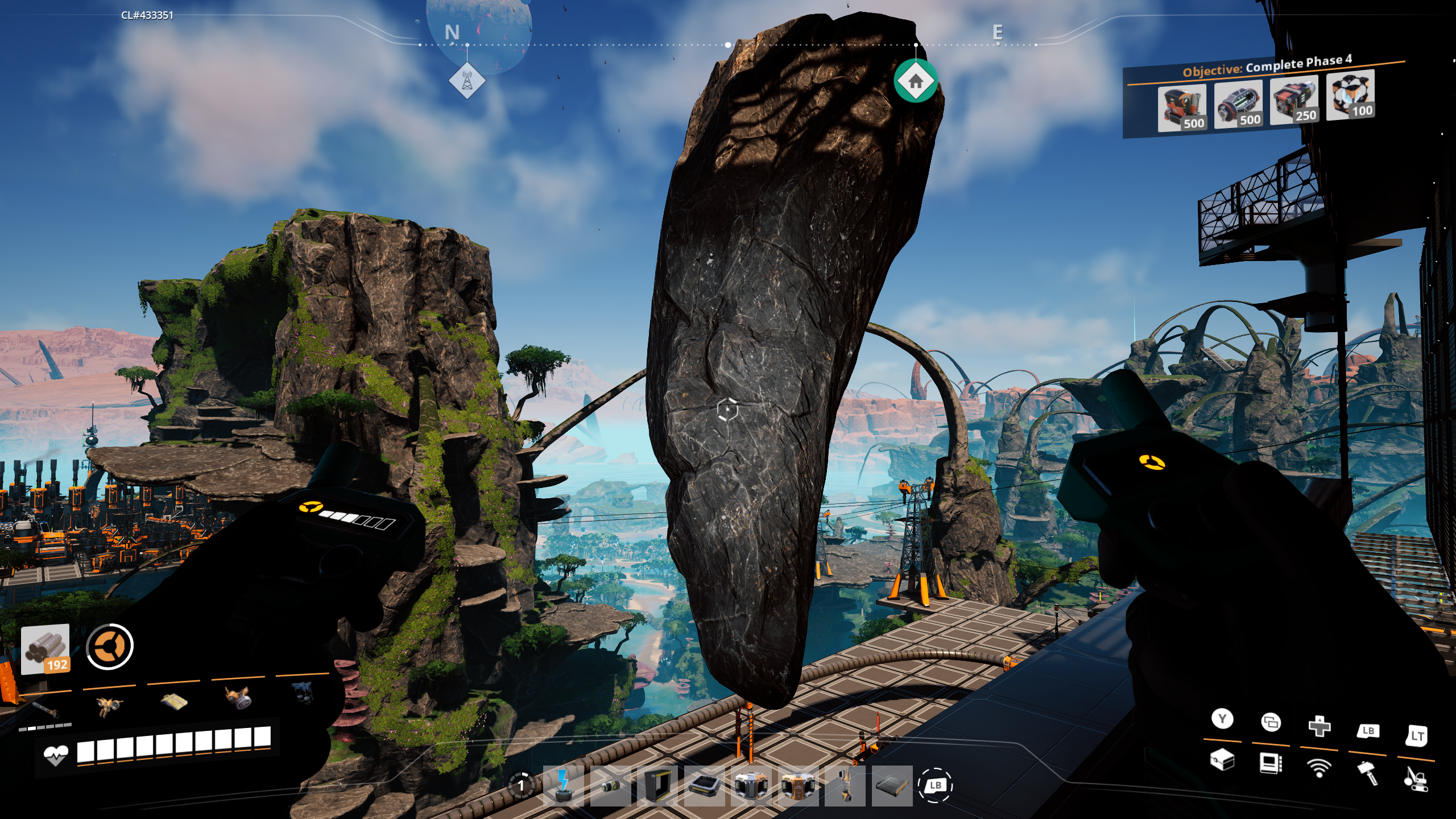Open the inventory crate icon
The width and height of the screenshot is (1456, 819).
point(1222,759)
